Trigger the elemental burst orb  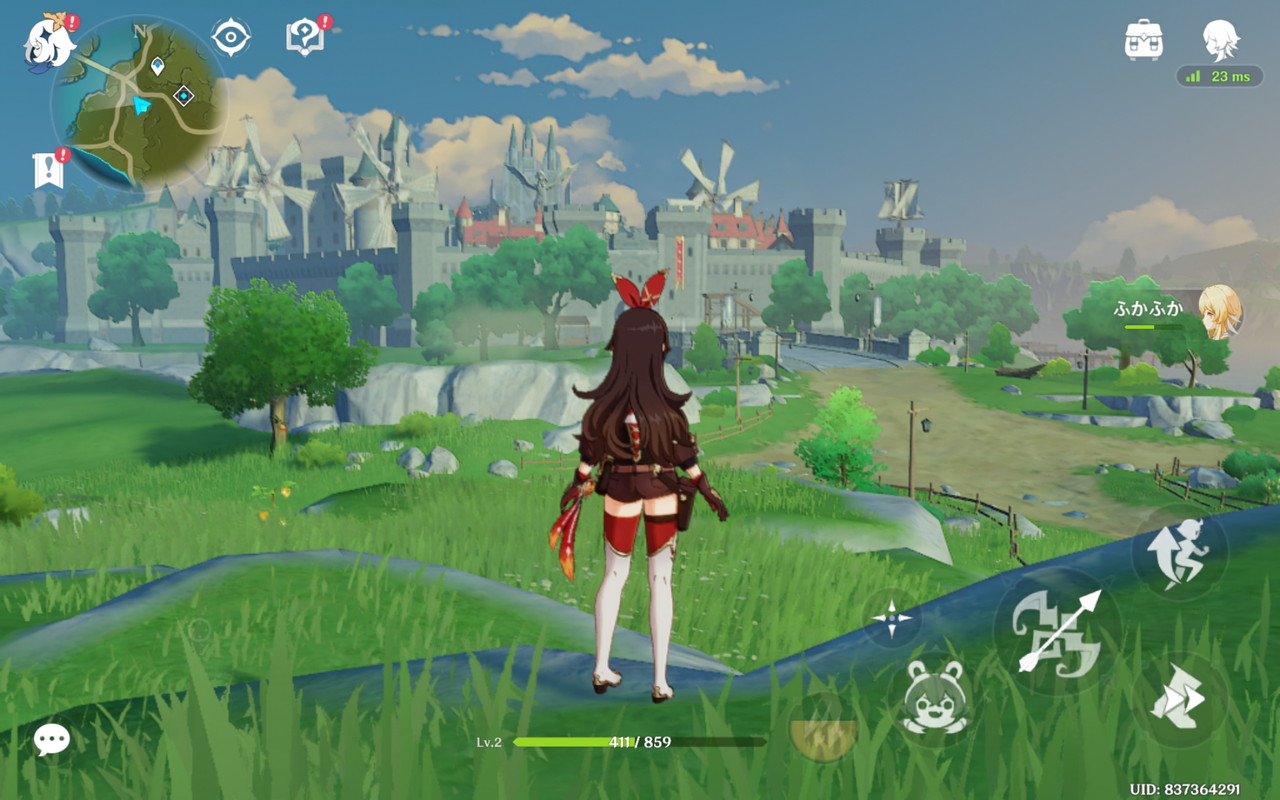[x=823, y=728]
